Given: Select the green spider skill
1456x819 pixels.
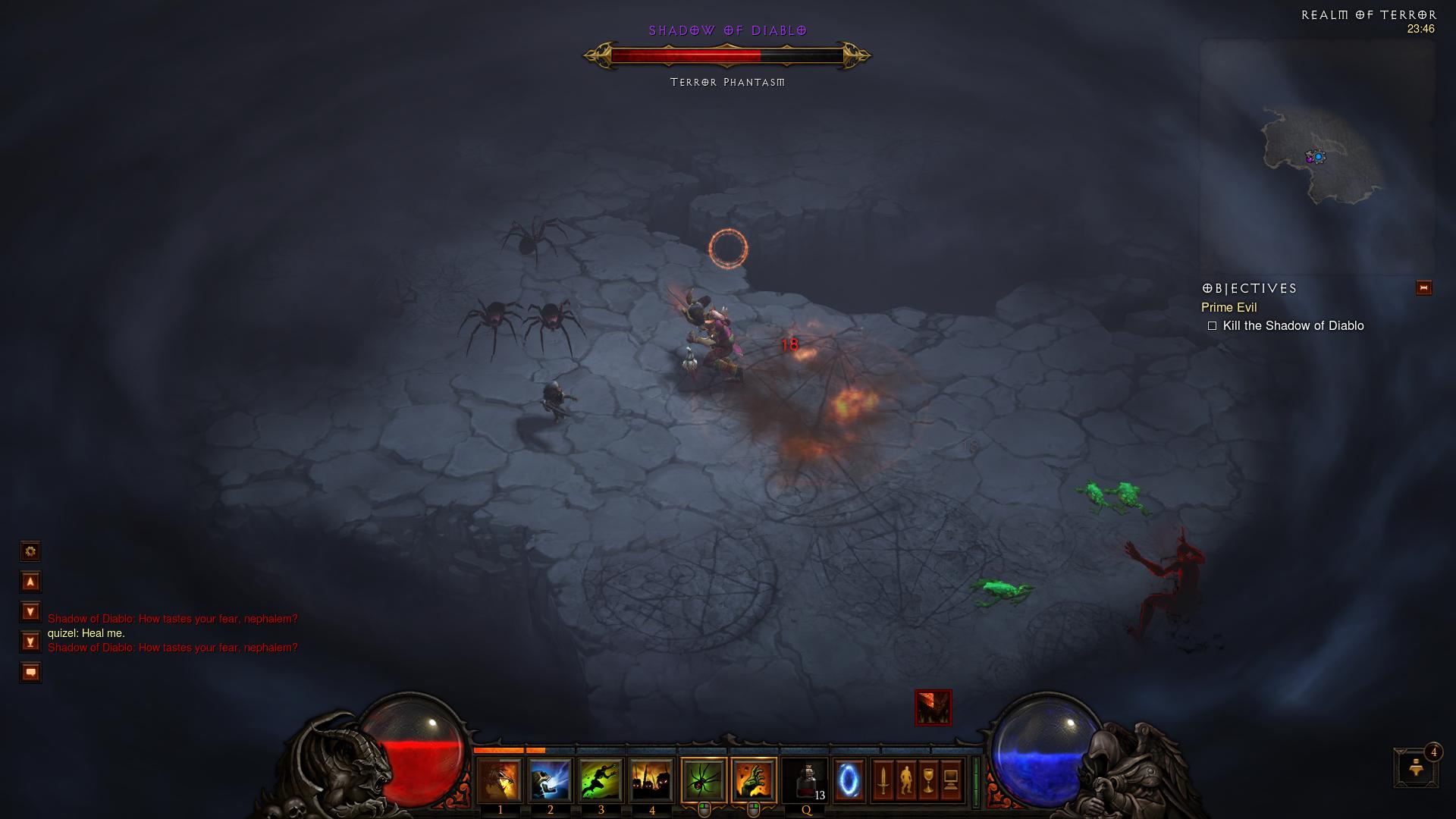Looking at the screenshot, I should [704, 780].
